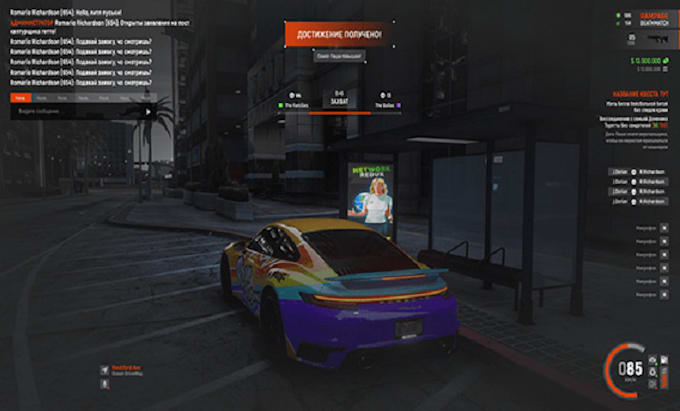Open the weapon icon in the top-right HUD

tap(657, 37)
